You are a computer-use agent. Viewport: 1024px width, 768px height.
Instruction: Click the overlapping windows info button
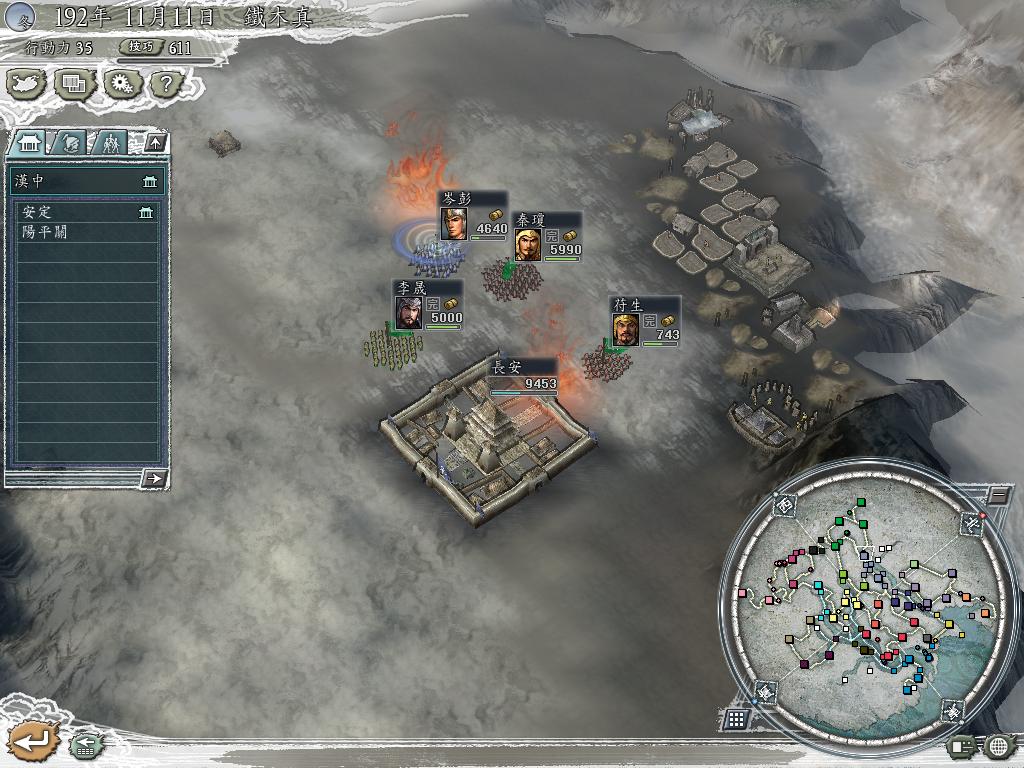[75, 85]
